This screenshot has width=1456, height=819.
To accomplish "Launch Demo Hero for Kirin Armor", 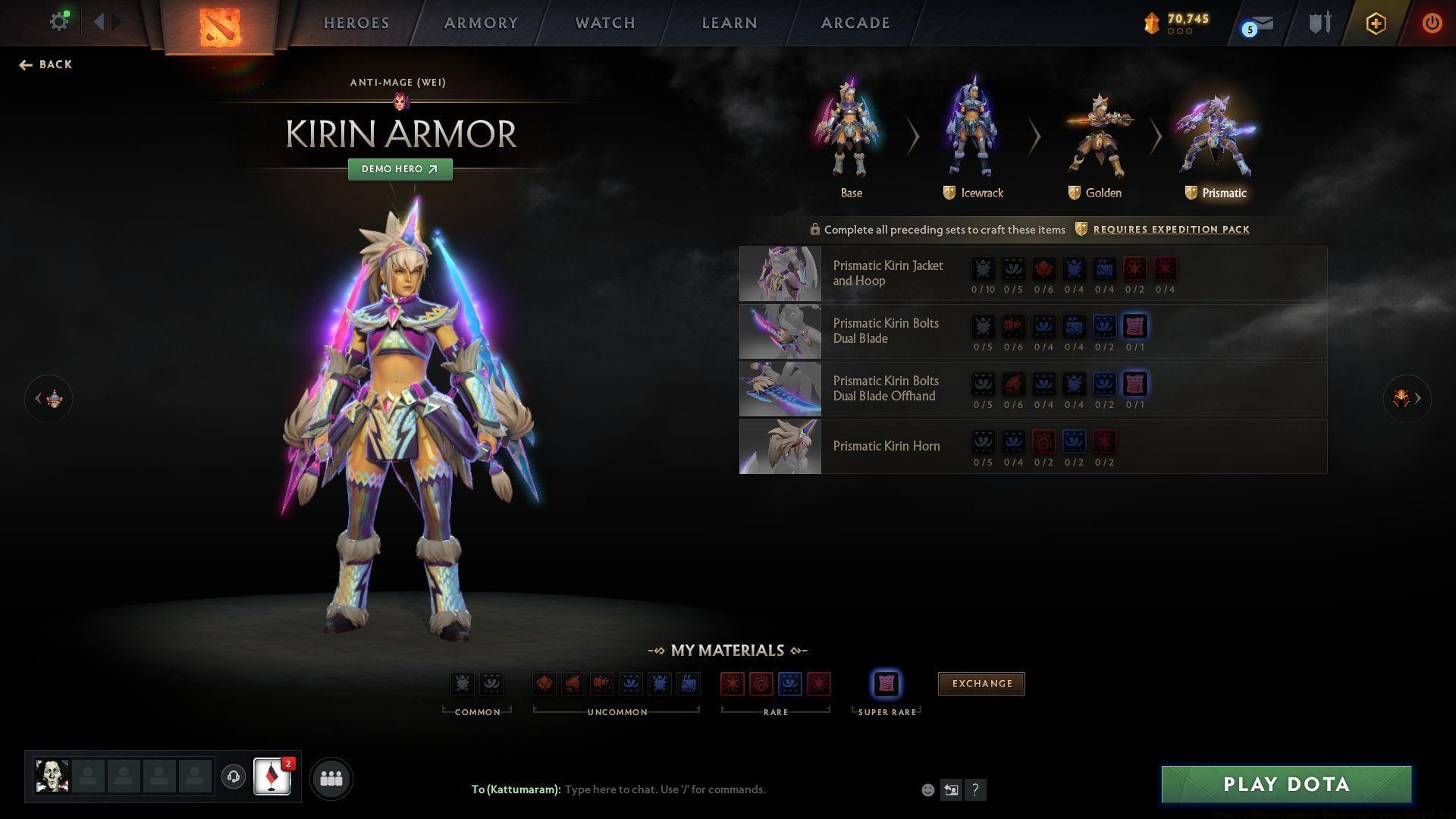I will coord(400,169).
